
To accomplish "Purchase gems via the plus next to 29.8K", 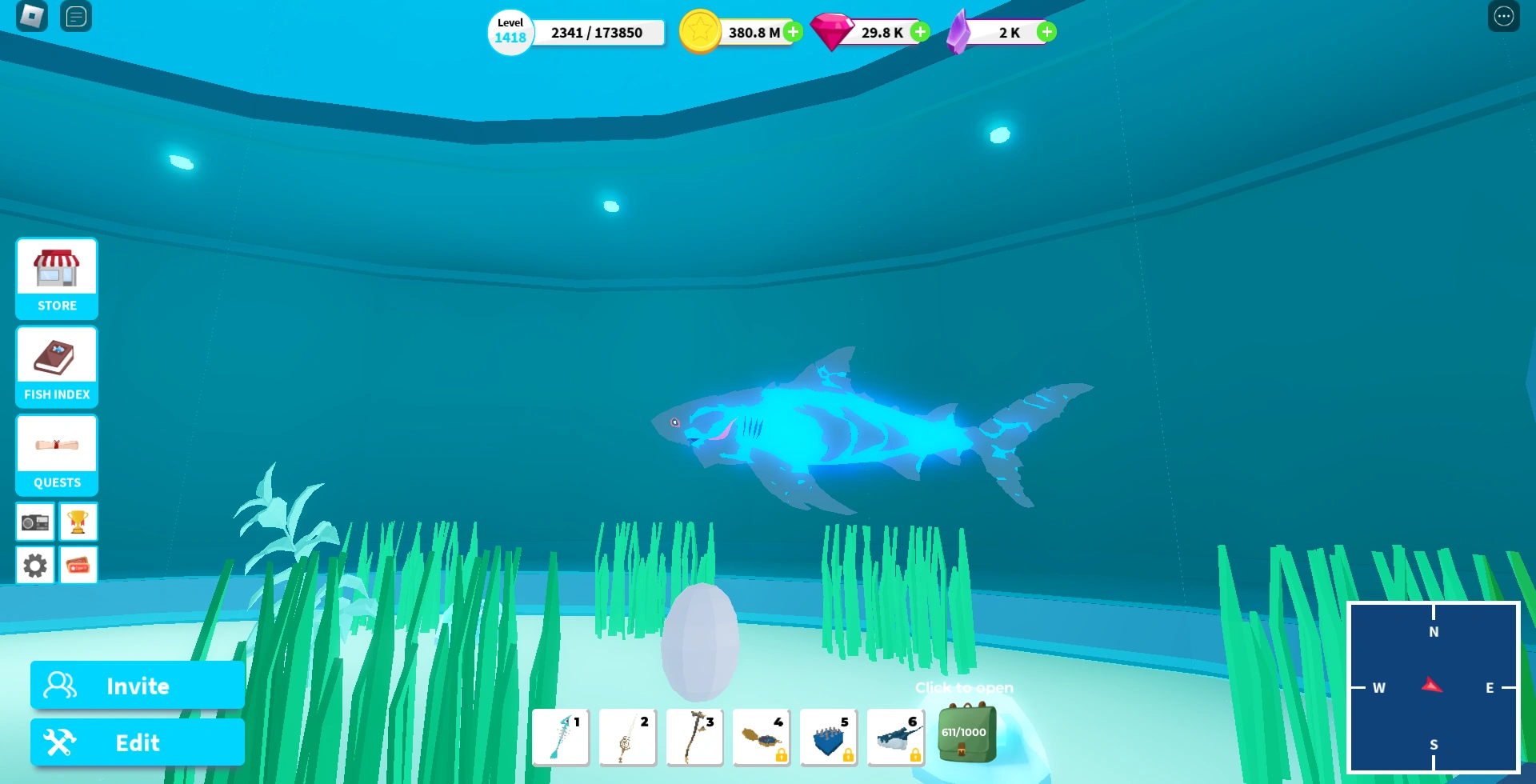I will click(919, 32).
